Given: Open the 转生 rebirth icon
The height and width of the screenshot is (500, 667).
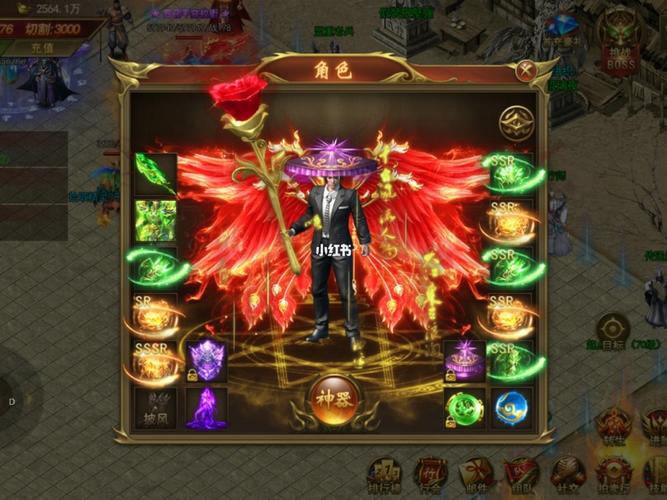Looking at the screenshot, I should pos(612,426).
